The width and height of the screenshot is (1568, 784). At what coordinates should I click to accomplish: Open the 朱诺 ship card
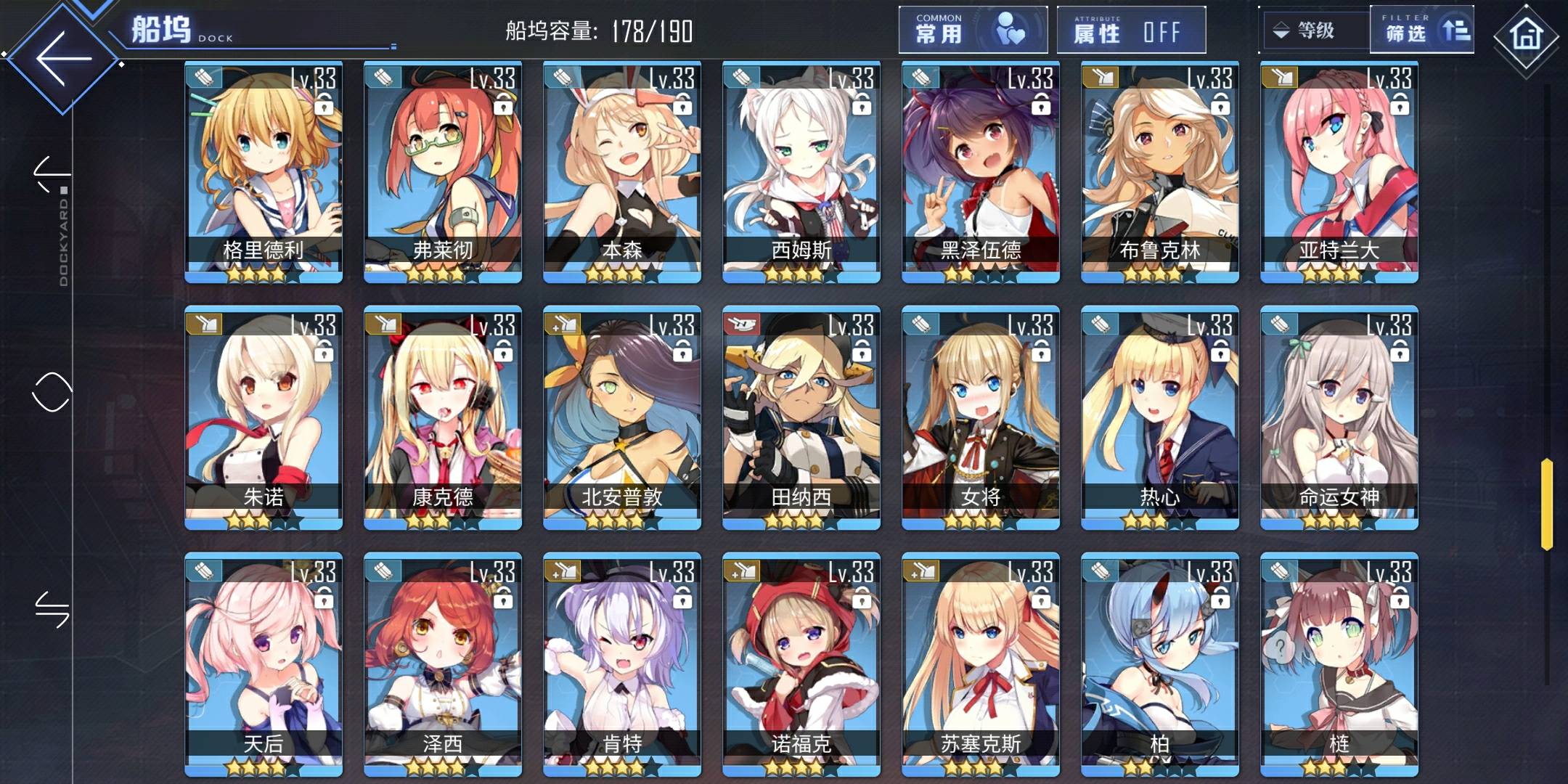(x=264, y=417)
